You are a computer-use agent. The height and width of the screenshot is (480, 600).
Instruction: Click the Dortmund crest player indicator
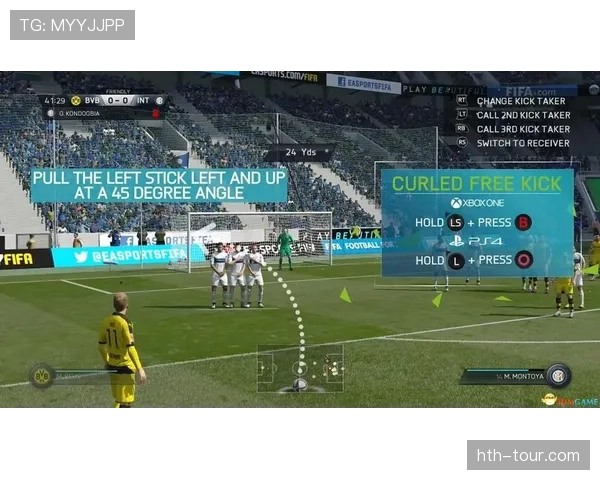[43, 376]
